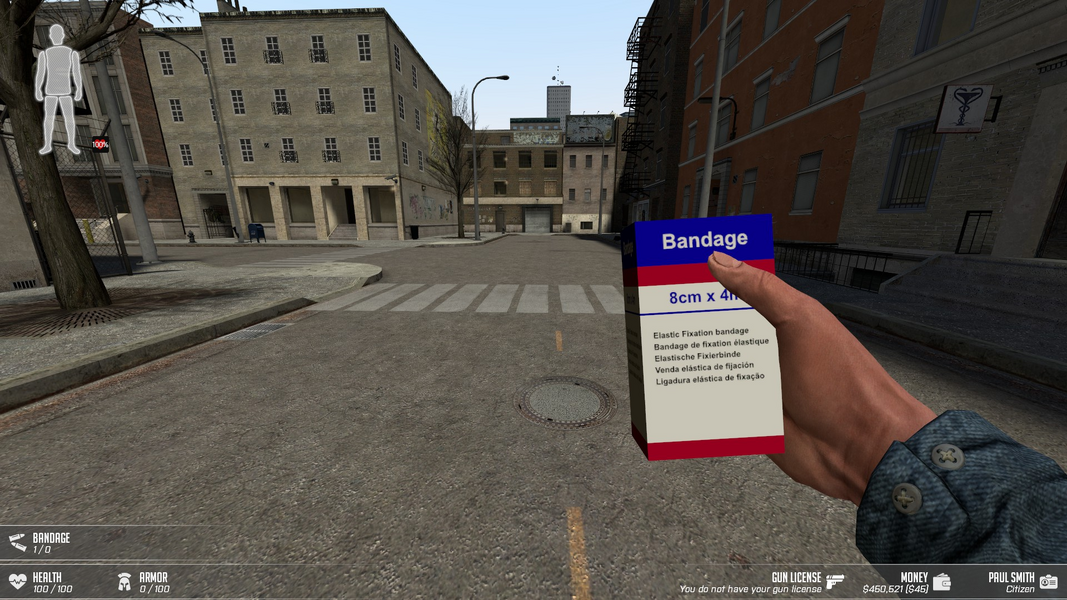The width and height of the screenshot is (1067, 600).
Task: Click the health heart icon
Action: 17,581
